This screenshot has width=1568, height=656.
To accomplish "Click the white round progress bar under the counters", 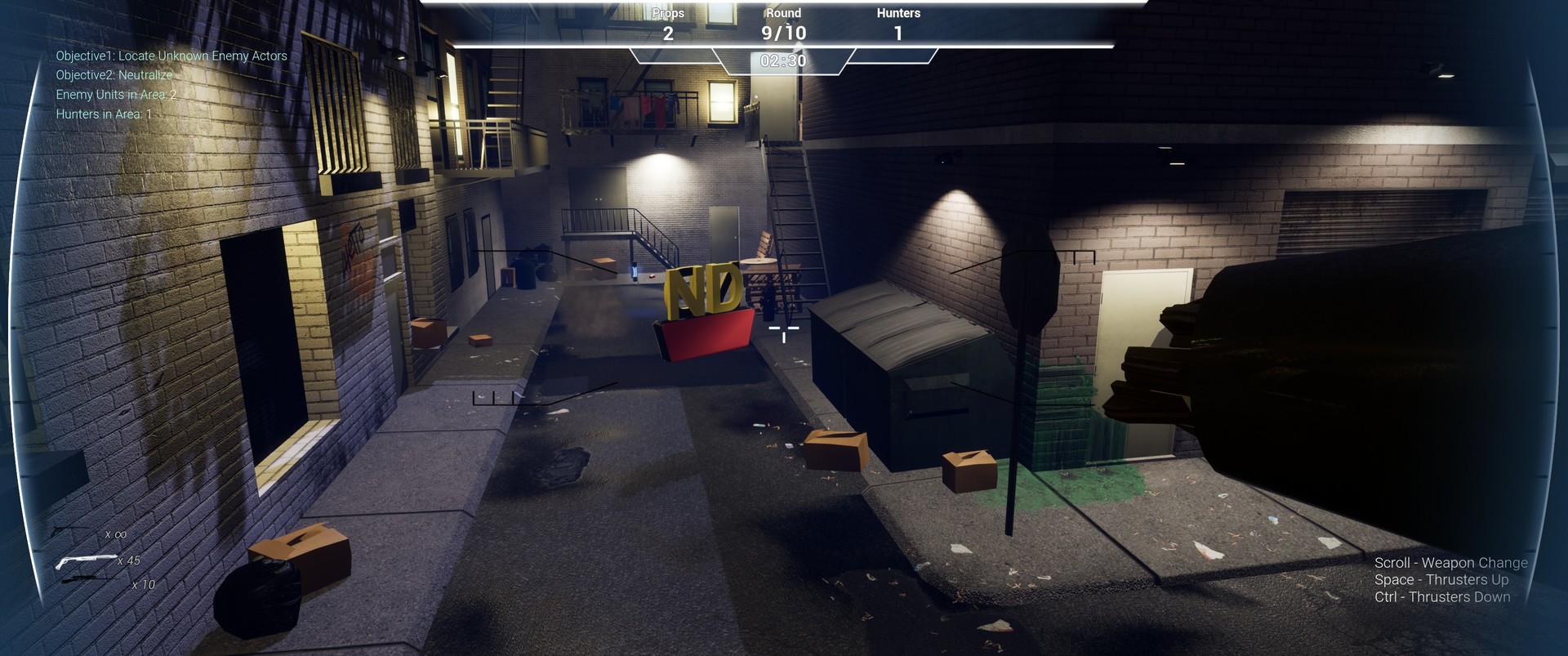I will pos(784,46).
